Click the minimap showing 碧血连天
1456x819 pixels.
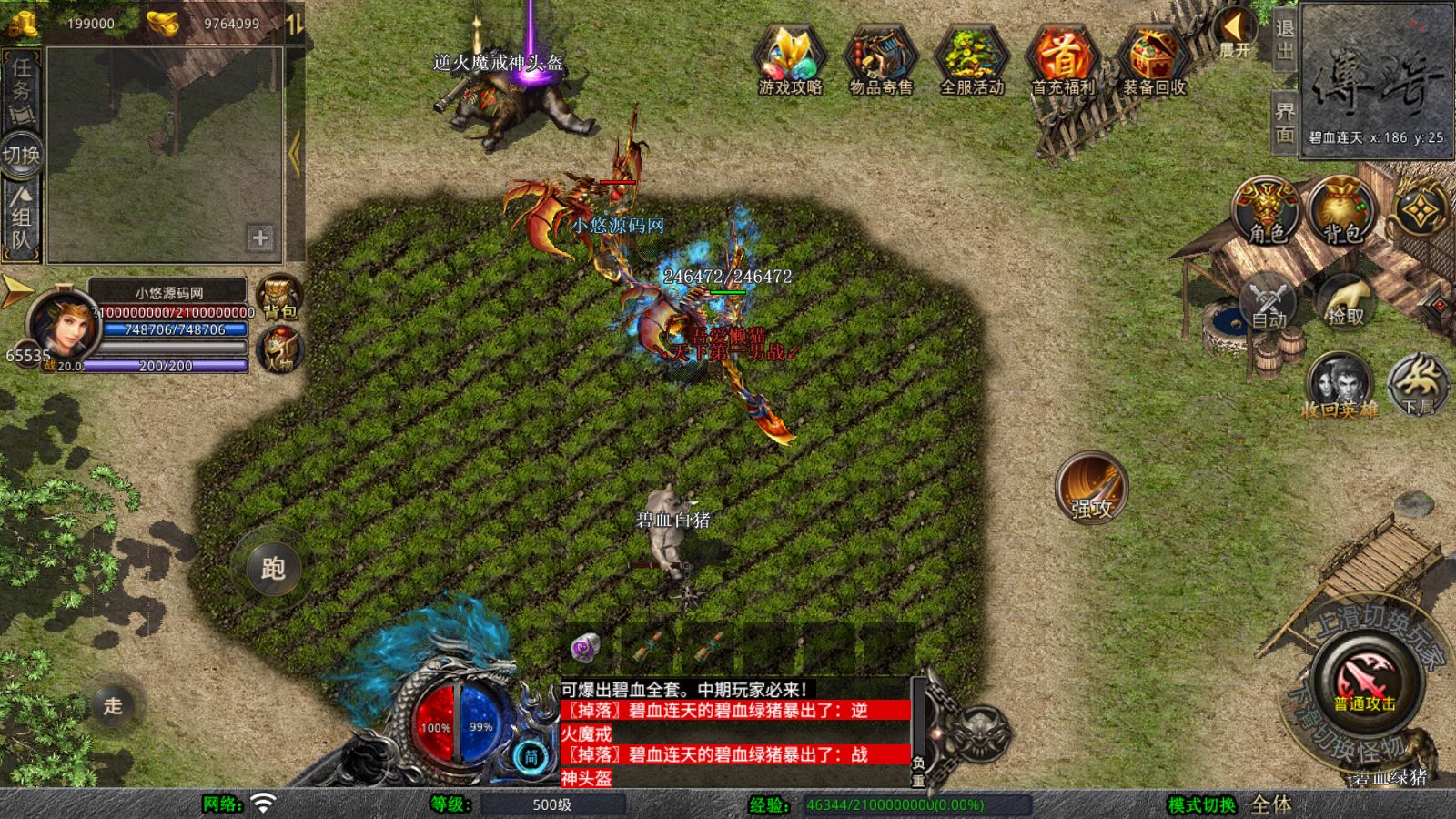tap(1376, 75)
